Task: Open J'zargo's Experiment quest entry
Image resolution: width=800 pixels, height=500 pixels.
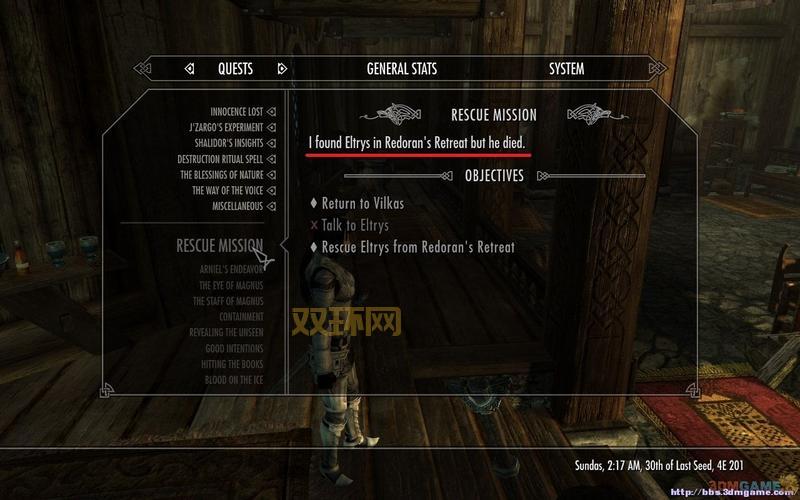Action: coord(226,128)
